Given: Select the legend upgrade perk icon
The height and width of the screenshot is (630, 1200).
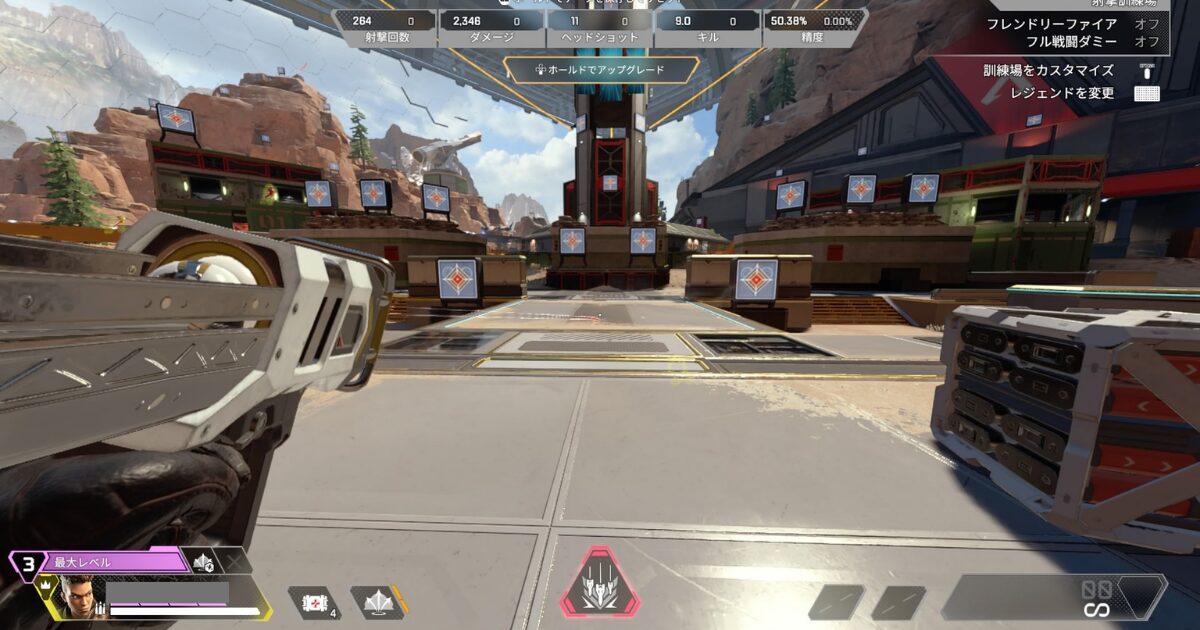Looking at the screenshot, I should click(204, 562).
